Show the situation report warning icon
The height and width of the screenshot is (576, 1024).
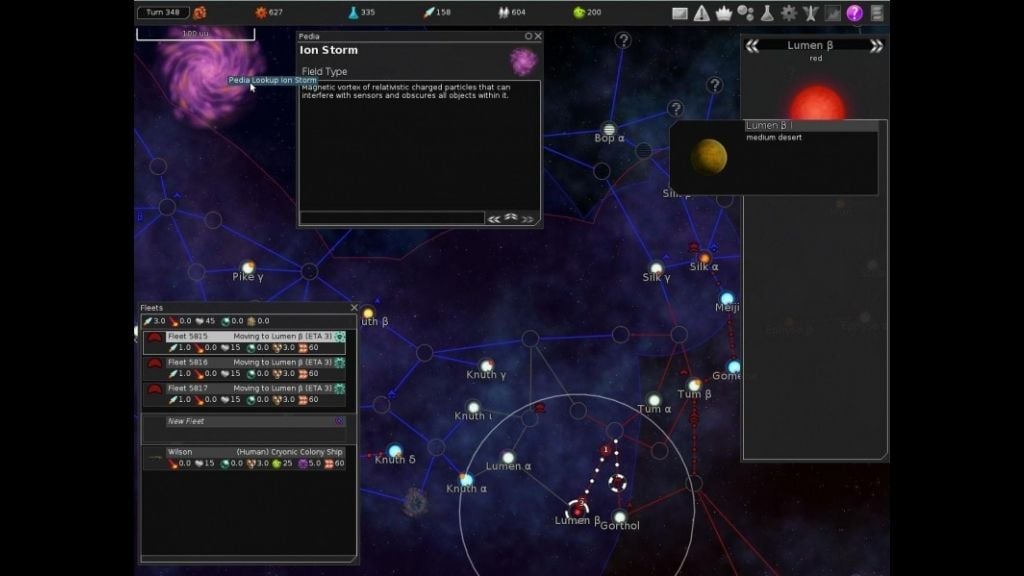tap(702, 13)
